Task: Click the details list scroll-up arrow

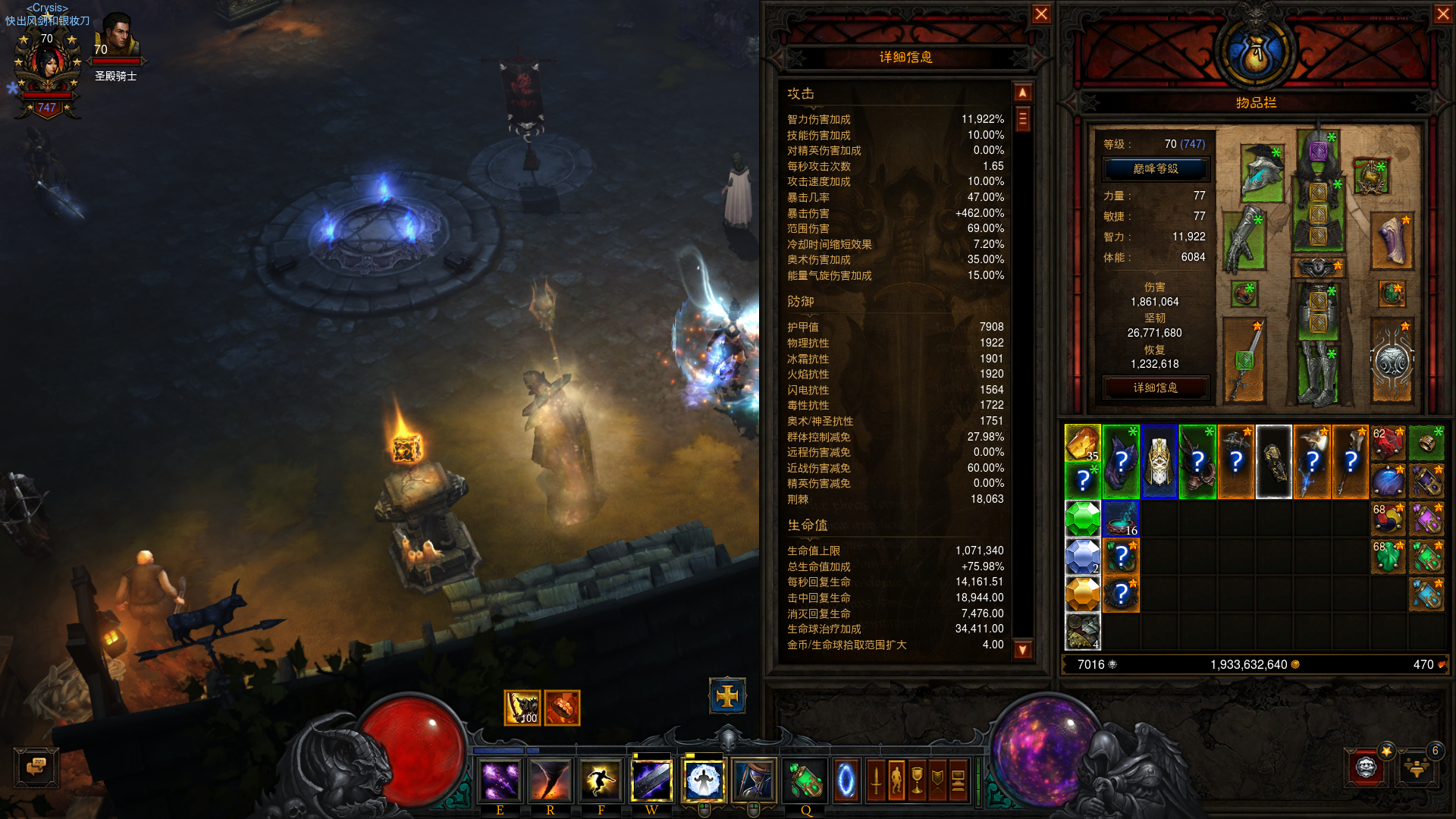Action: click(1023, 93)
